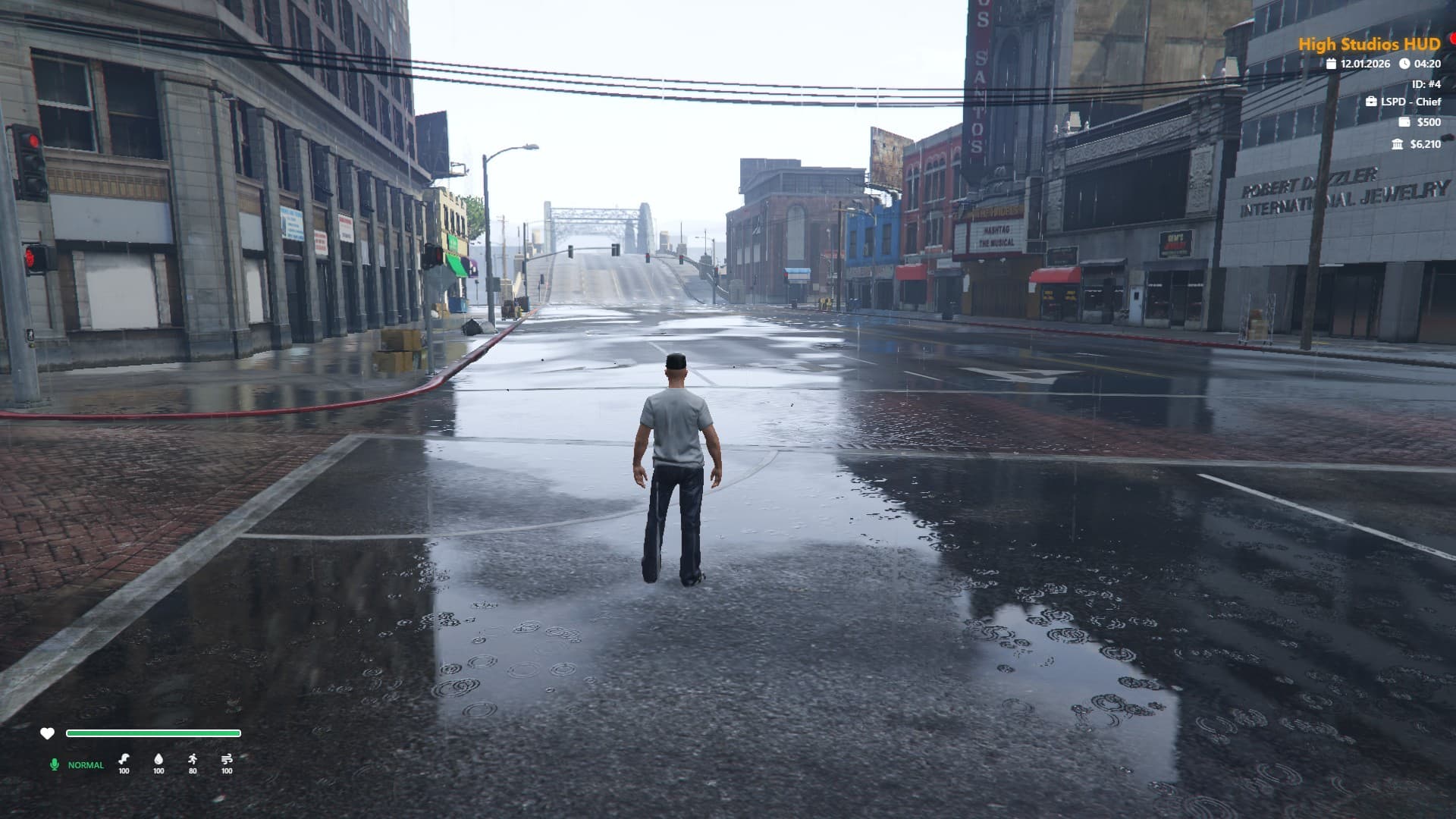Click the calendar date icon
This screenshot has width=1456, height=819.
click(1331, 64)
